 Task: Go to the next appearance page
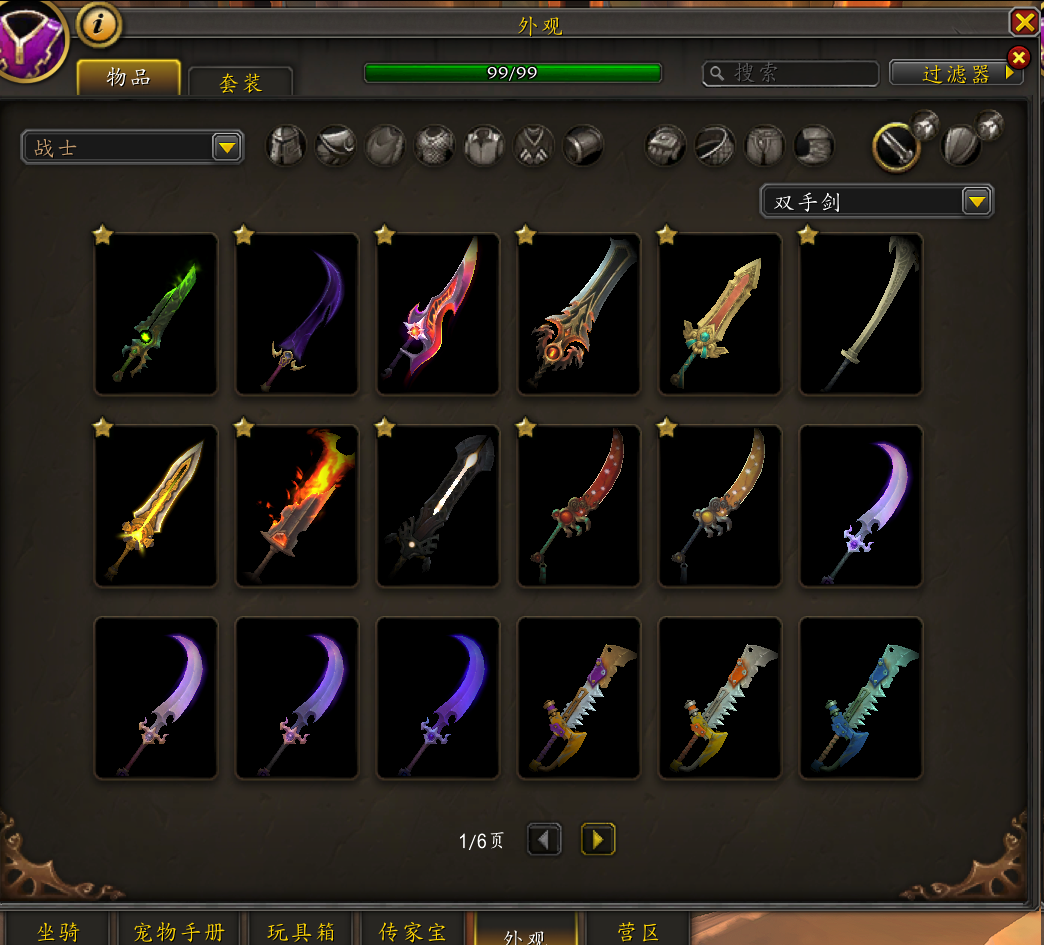[x=598, y=839]
